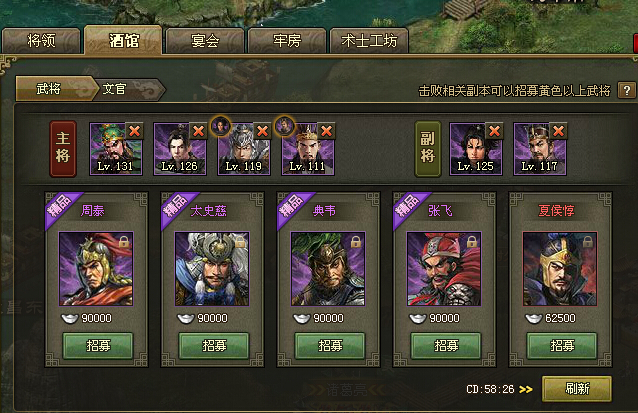Dismiss the Lv. 125 deputy general

(x=494, y=131)
